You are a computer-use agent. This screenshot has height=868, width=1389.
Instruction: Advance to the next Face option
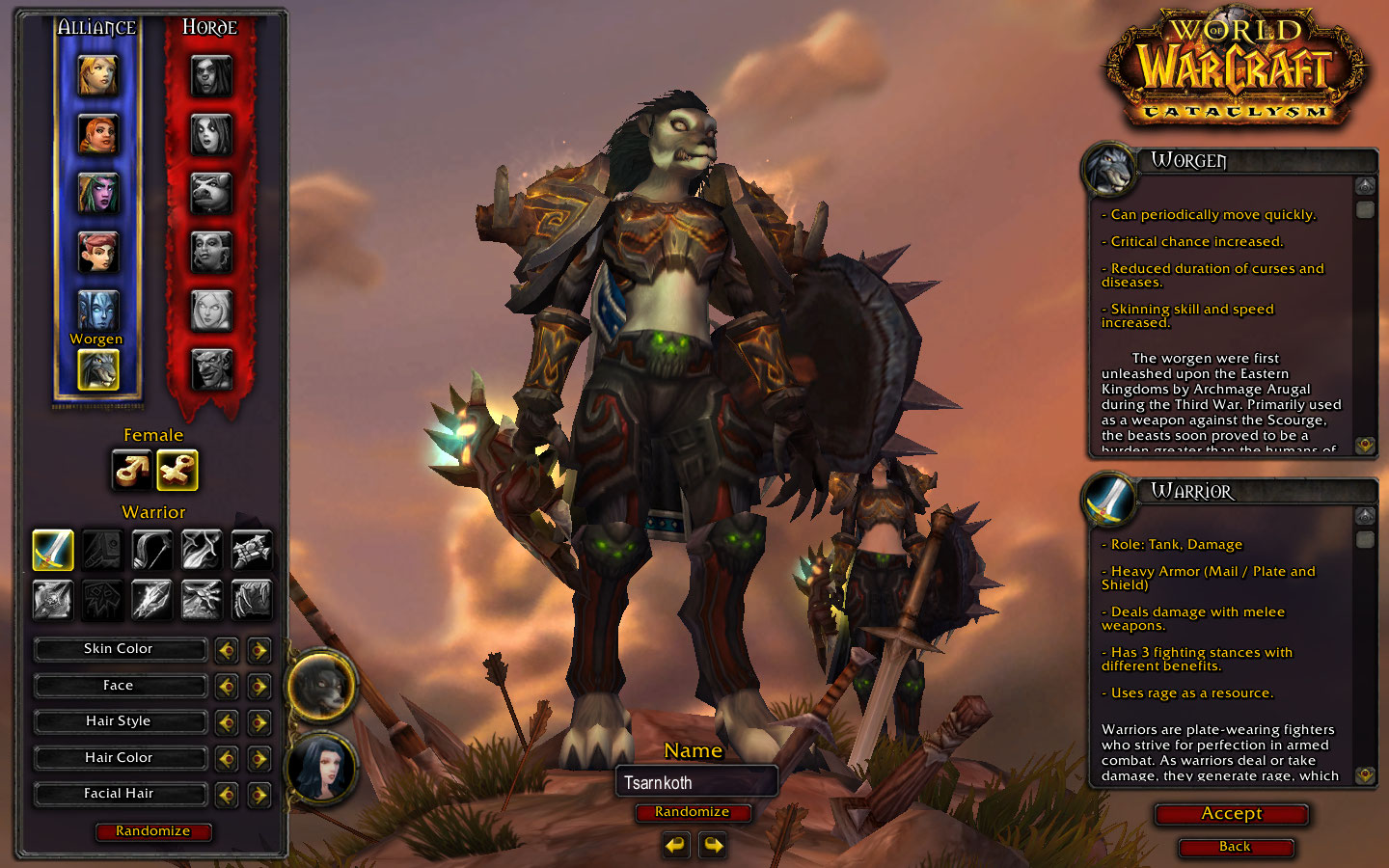click(259, 687)
